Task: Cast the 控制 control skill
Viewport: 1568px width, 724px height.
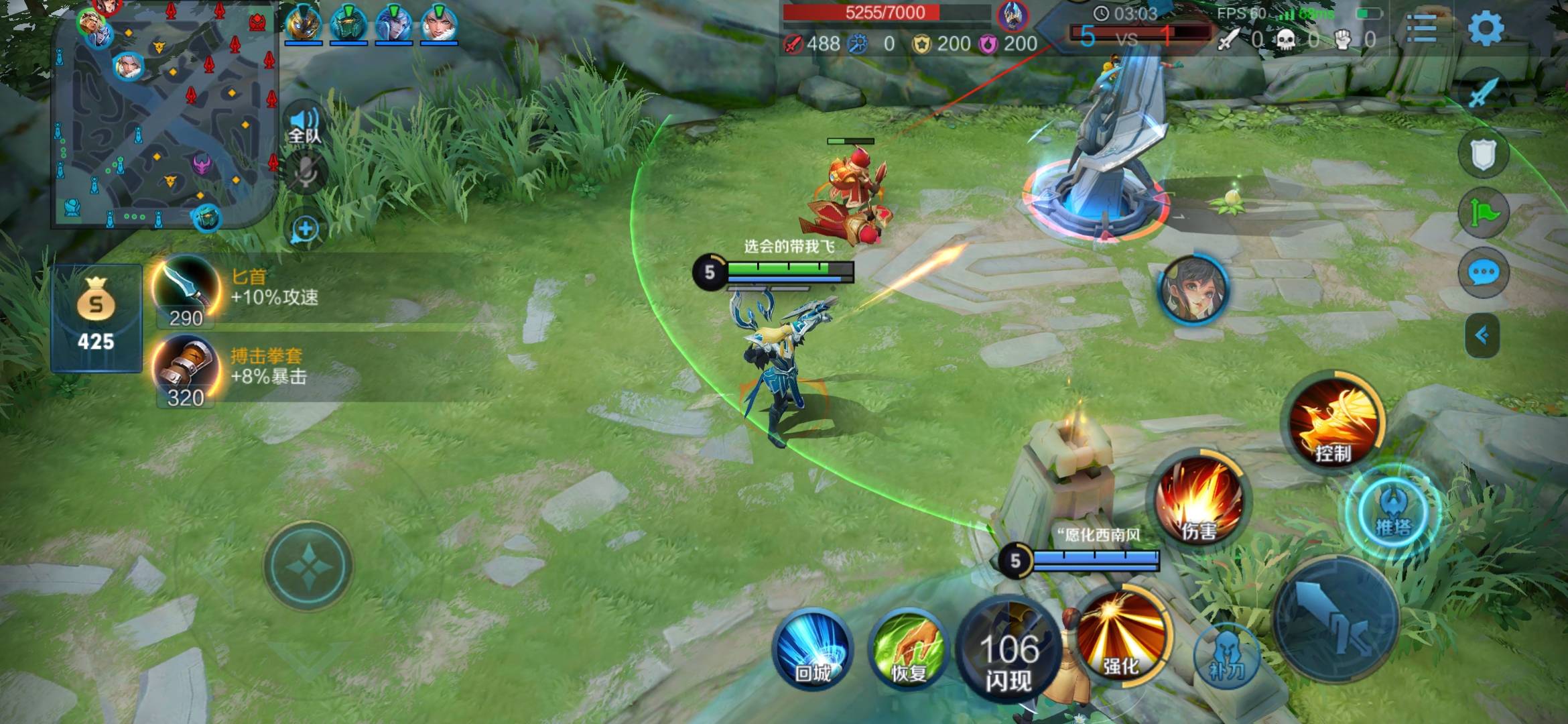Action: pyautogui.click(x=1333, y=424)
